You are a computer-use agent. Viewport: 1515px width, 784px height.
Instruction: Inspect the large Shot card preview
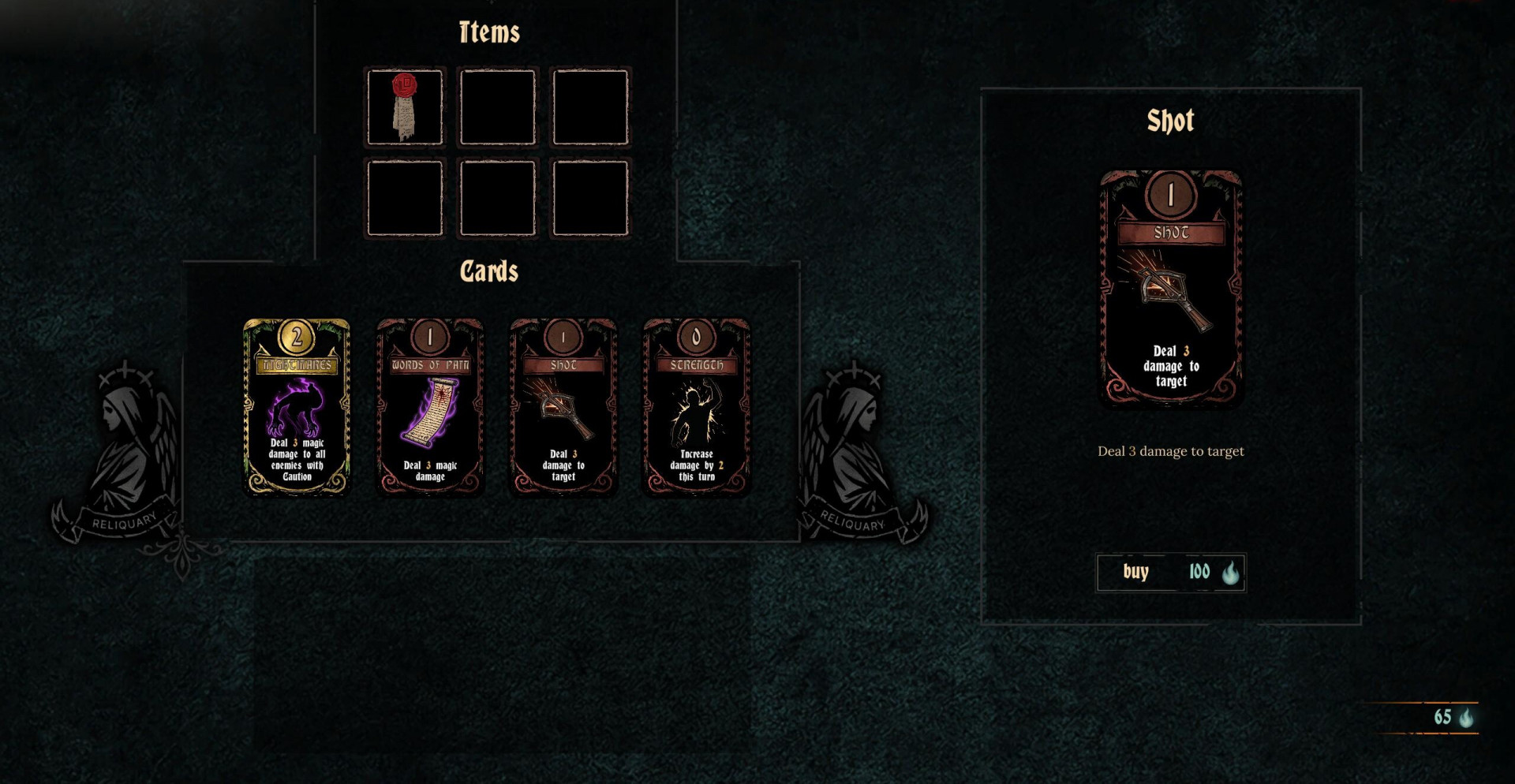(1170, 287)
